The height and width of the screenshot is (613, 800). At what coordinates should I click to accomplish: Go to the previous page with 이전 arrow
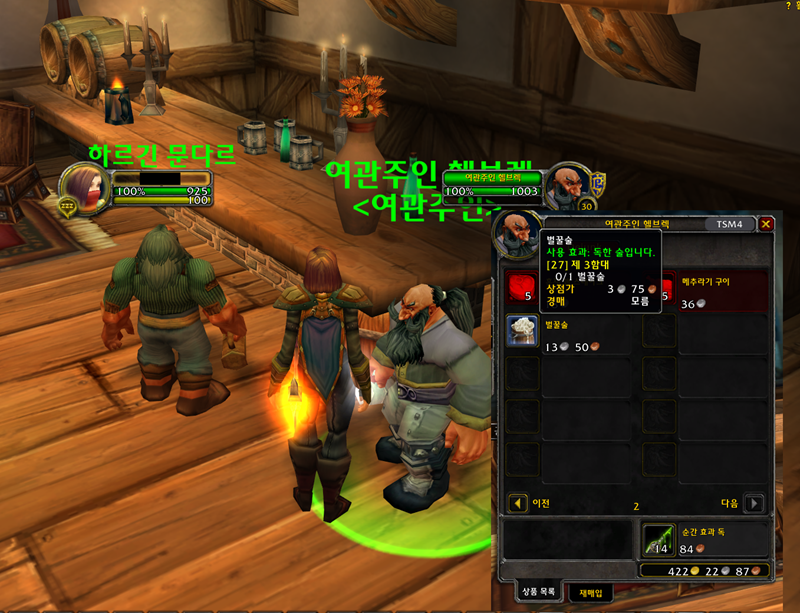point(518,503)
